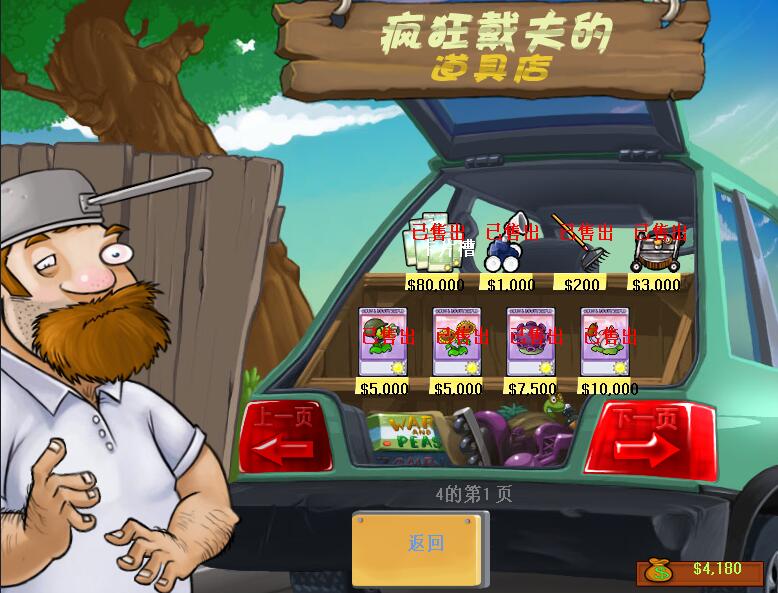Choose the Gatling Pea seed packet
The width and height of the screenshot is (778, 593).
382,341
